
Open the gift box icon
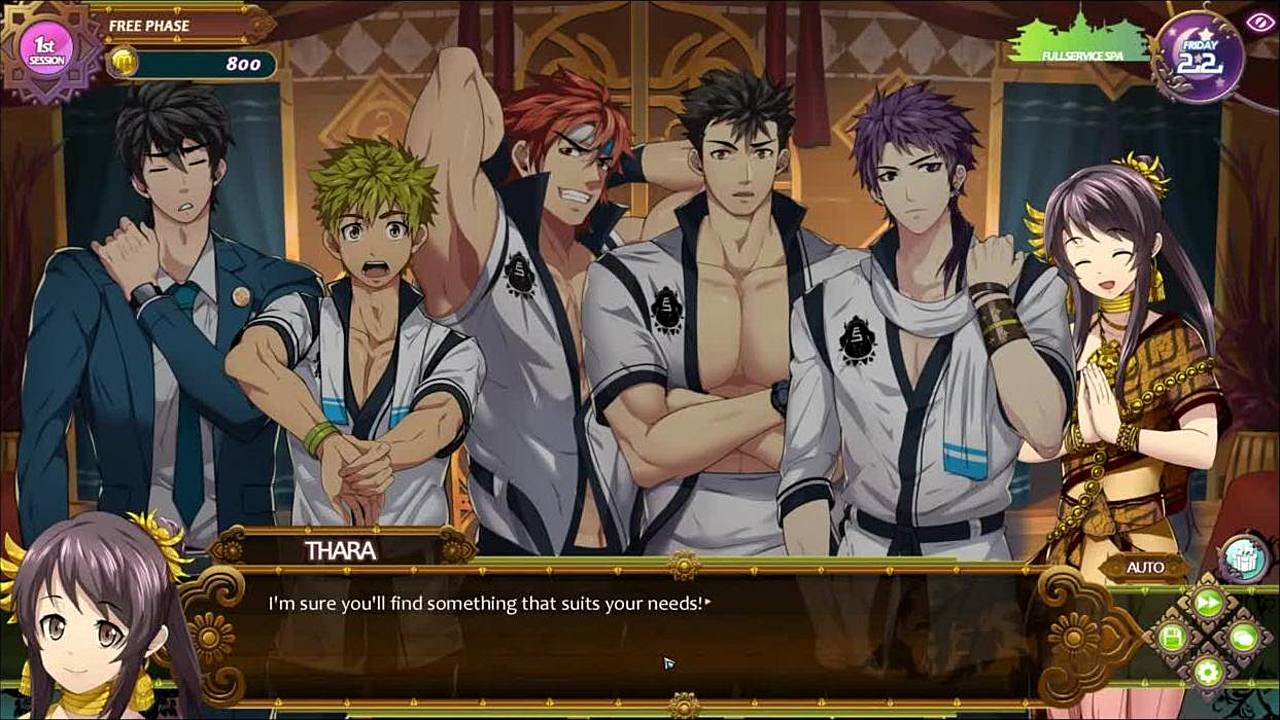coord(1245,557)
